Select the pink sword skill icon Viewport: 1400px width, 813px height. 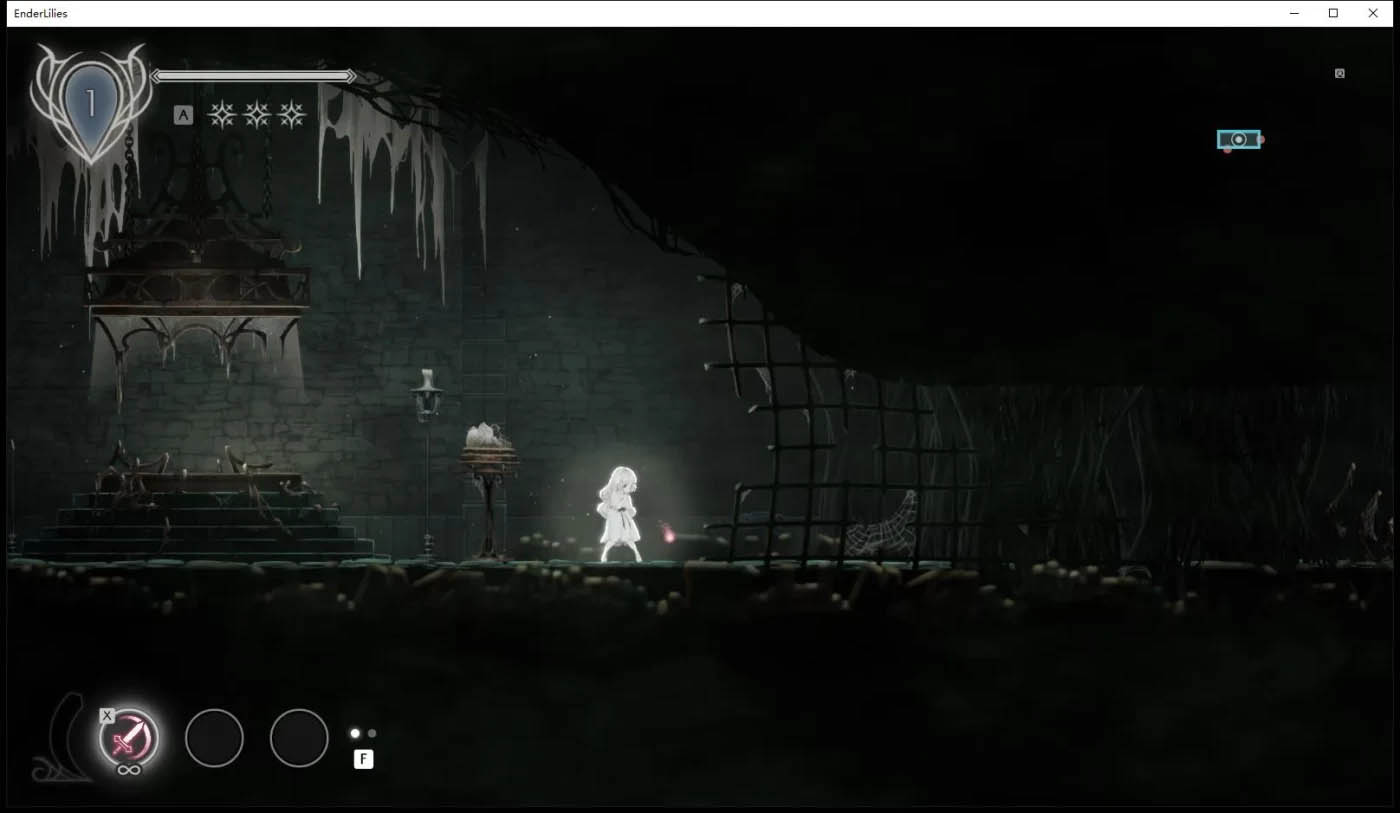tap(129, 738)
